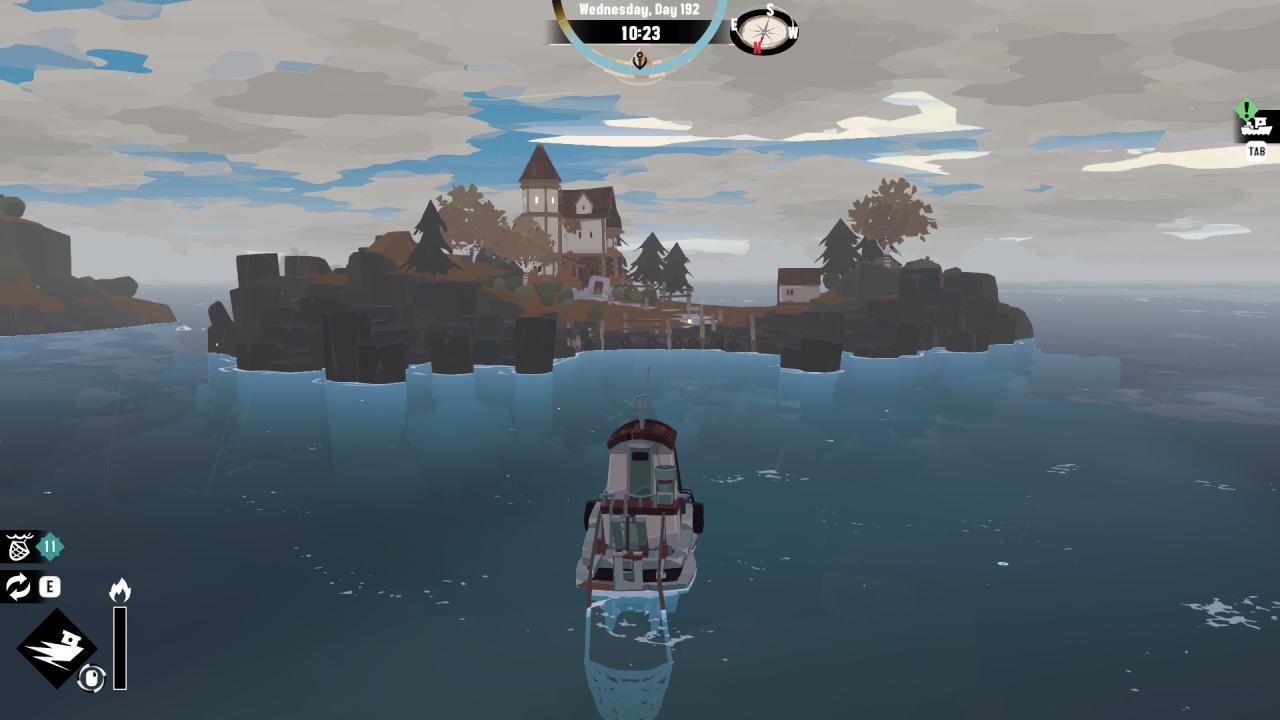Activate the Haste ability diamond icon
Viewport: 1280px width, 720px height.
pyautogui.click(x=56, y=648)
